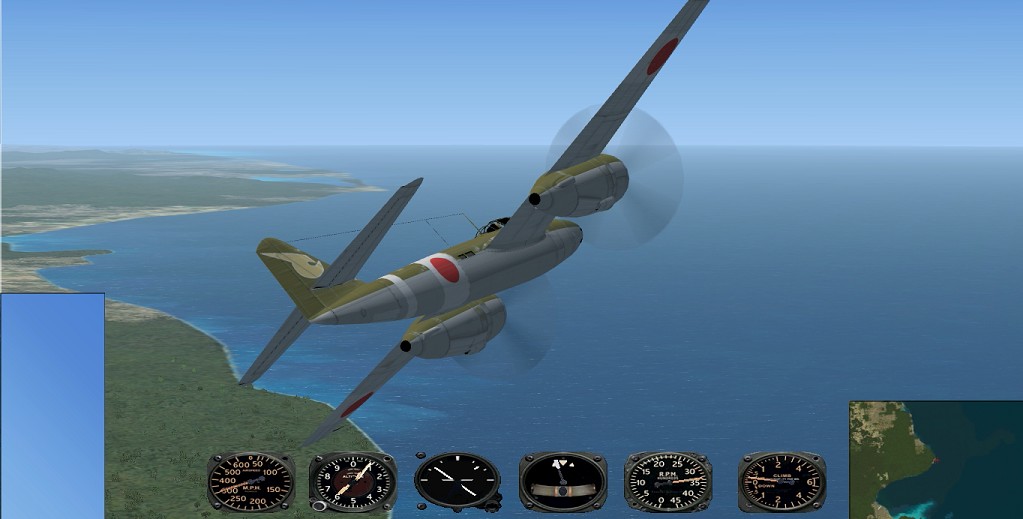Screen dimensions: 1023x519
Task: Click the R.P.M. tachometer gauge
Action: click(x=667, y=481)
